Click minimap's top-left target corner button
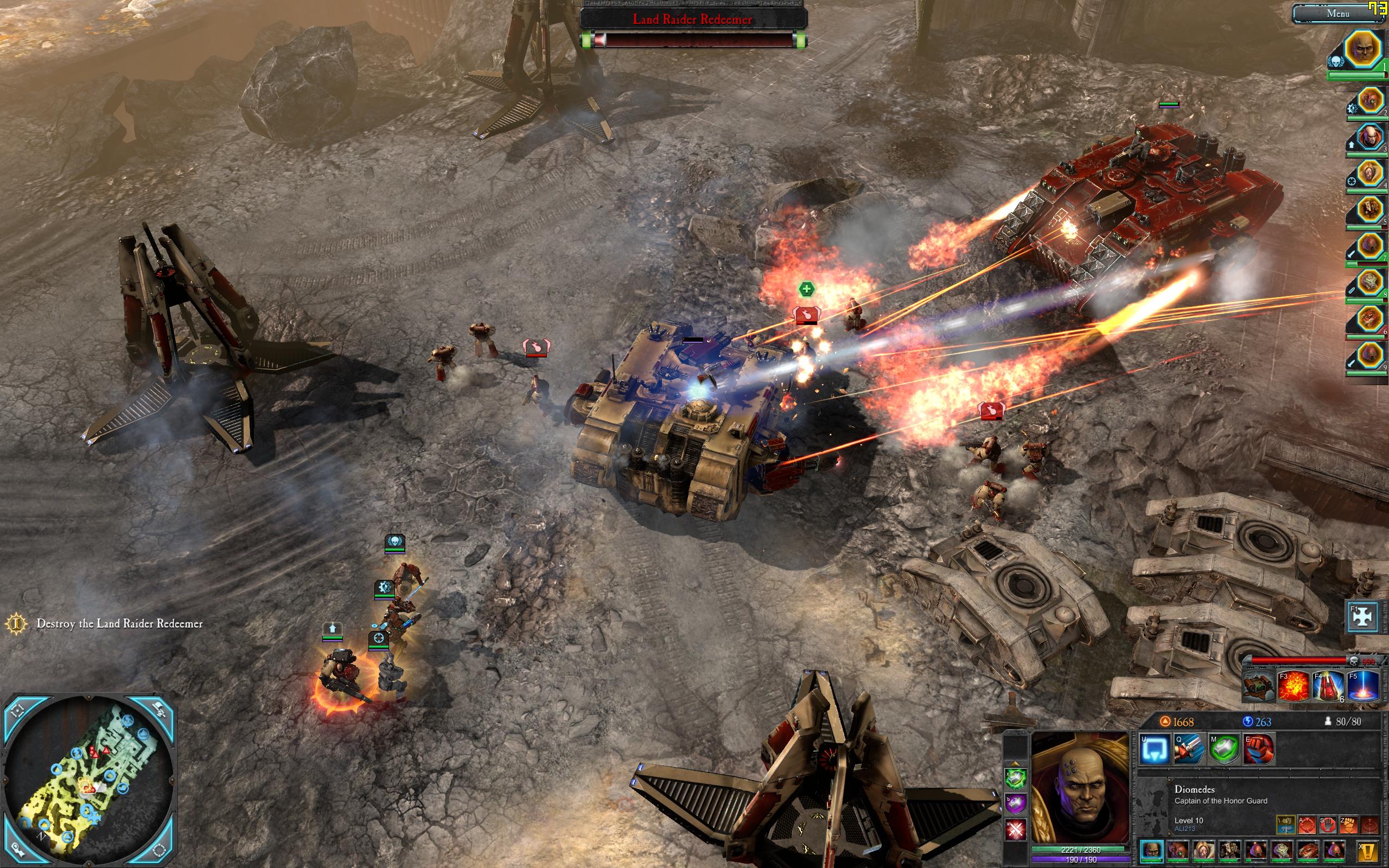Viewport: 1389px width, 868px height. (x=18, y=710)
